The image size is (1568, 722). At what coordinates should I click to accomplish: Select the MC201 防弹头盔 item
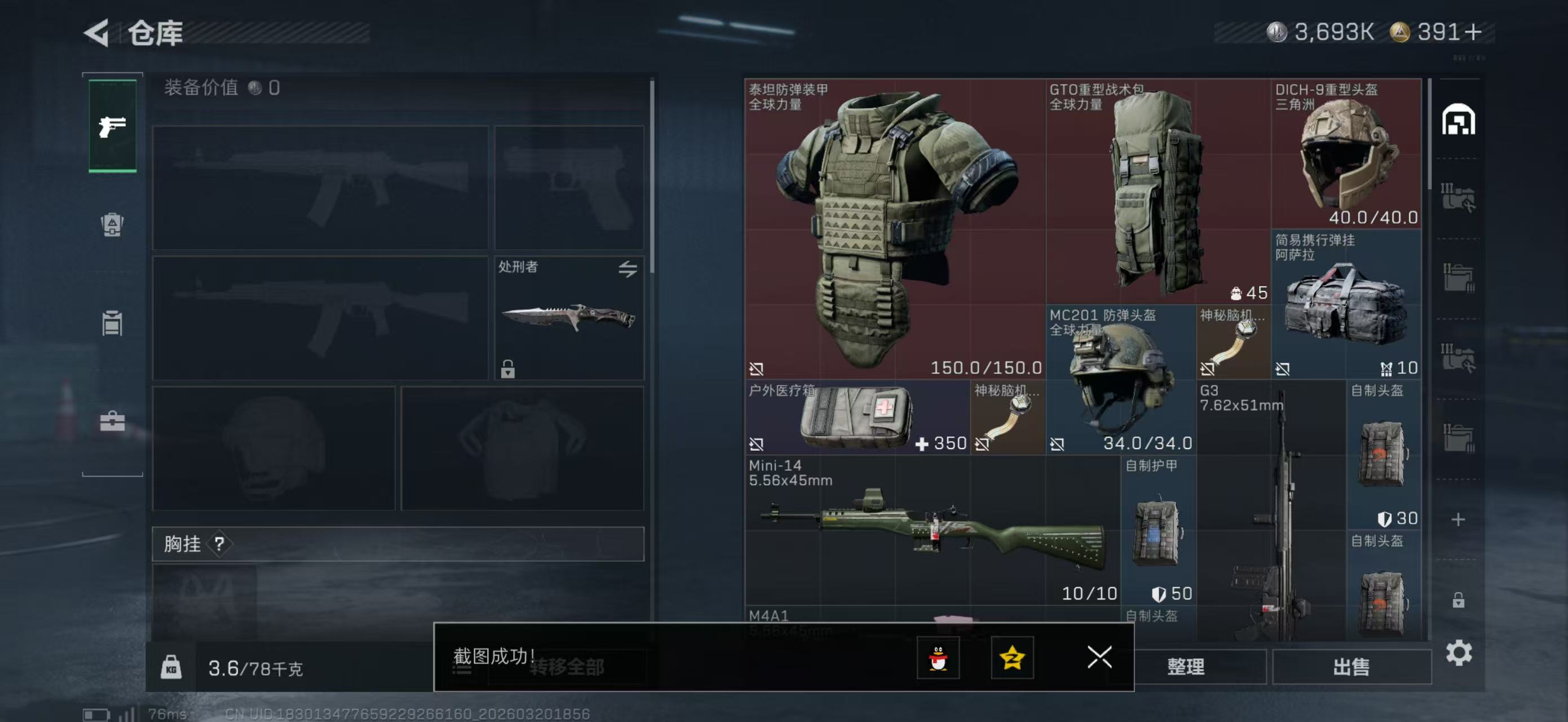coord(1120,381)
